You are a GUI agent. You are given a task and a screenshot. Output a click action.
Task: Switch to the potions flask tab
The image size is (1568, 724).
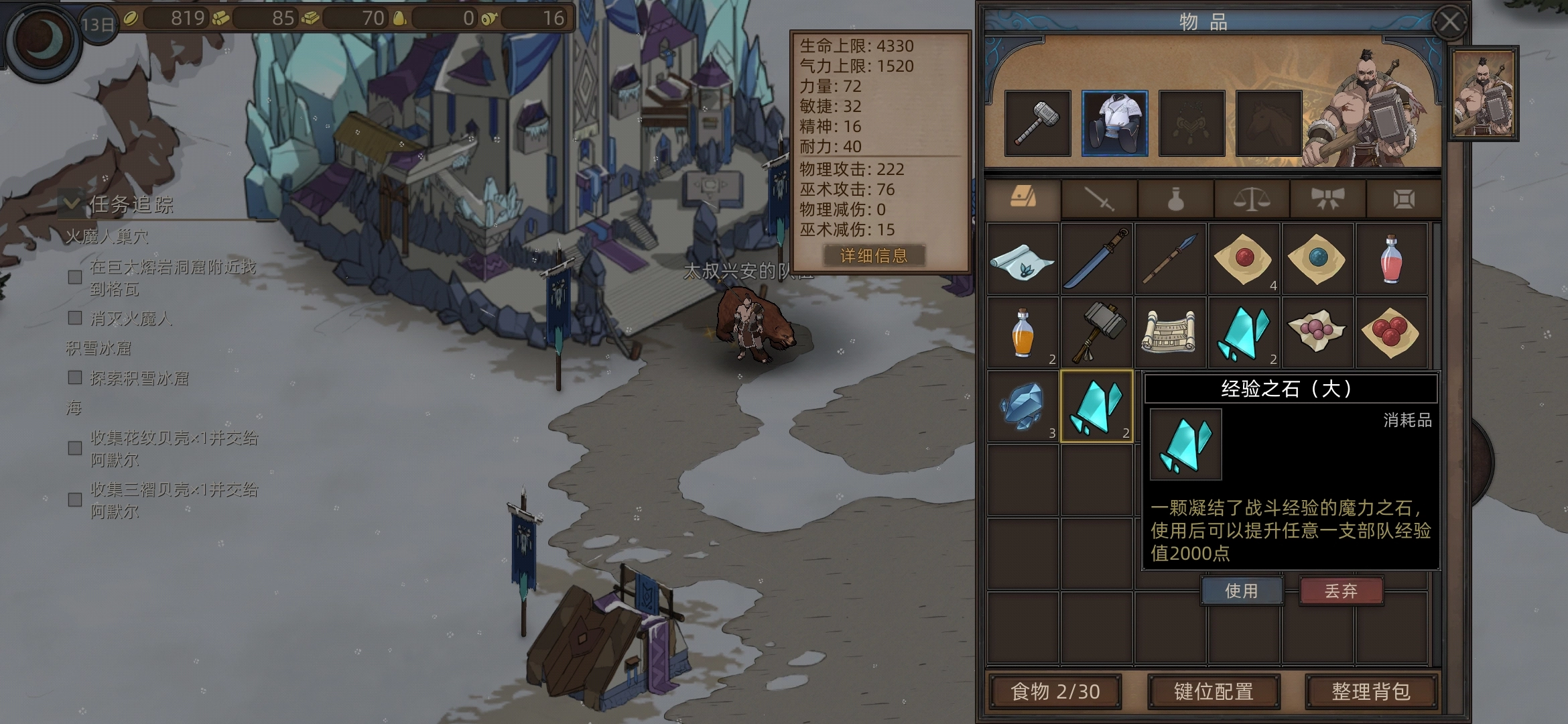[x=1175, y=199]
